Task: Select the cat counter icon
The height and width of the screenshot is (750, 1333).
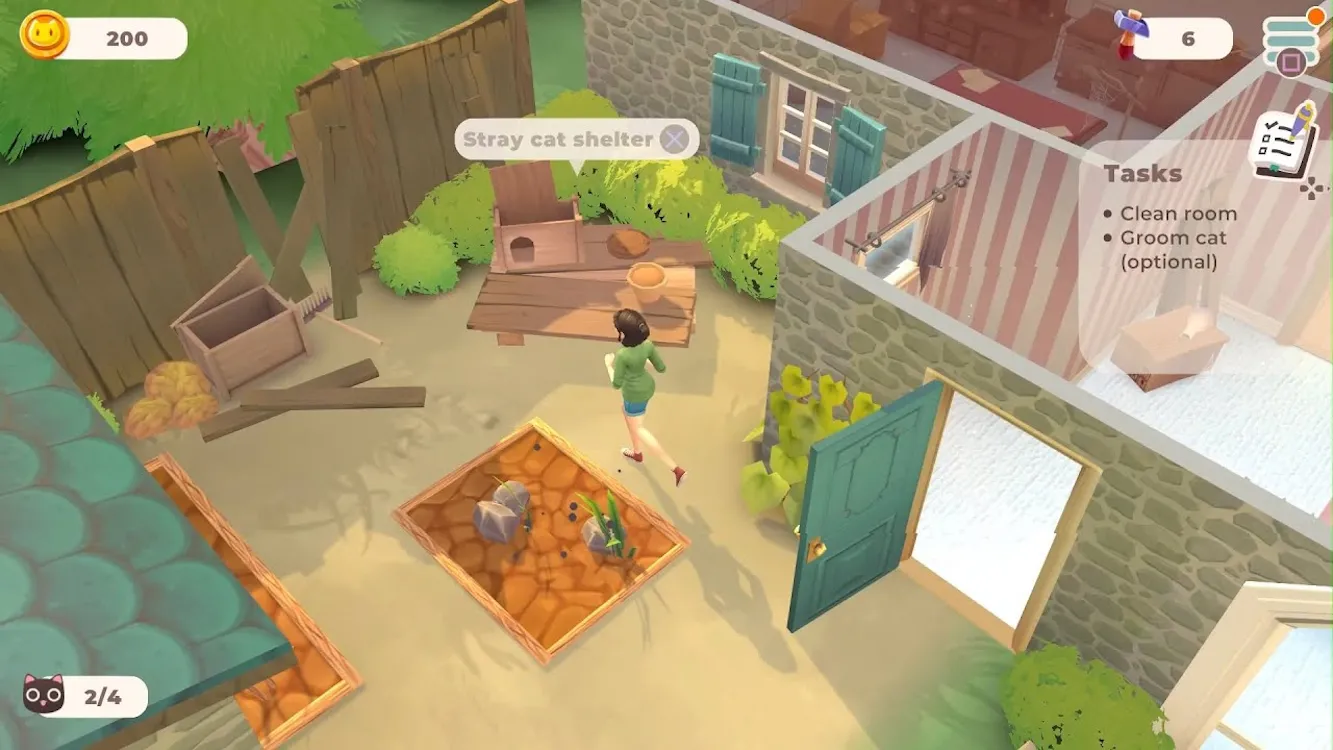Action: 44,696
